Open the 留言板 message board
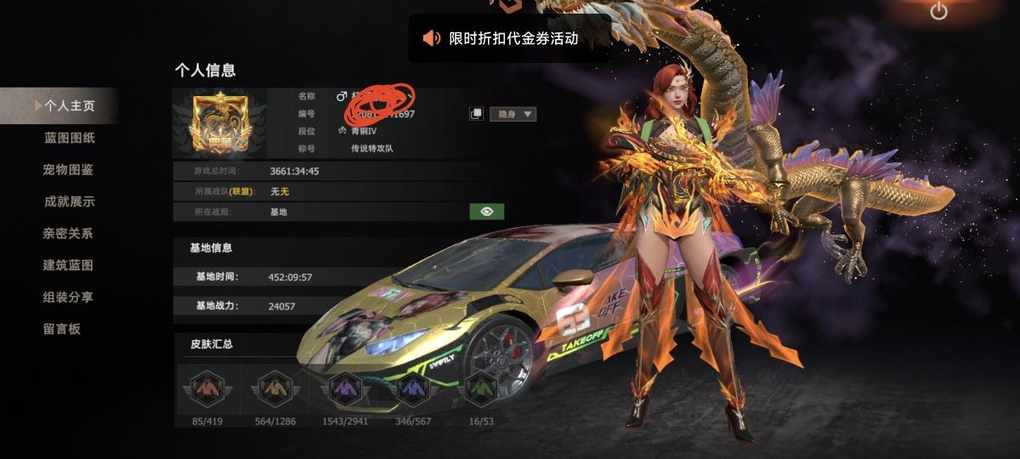The image size is (1020, 459). 62,328
